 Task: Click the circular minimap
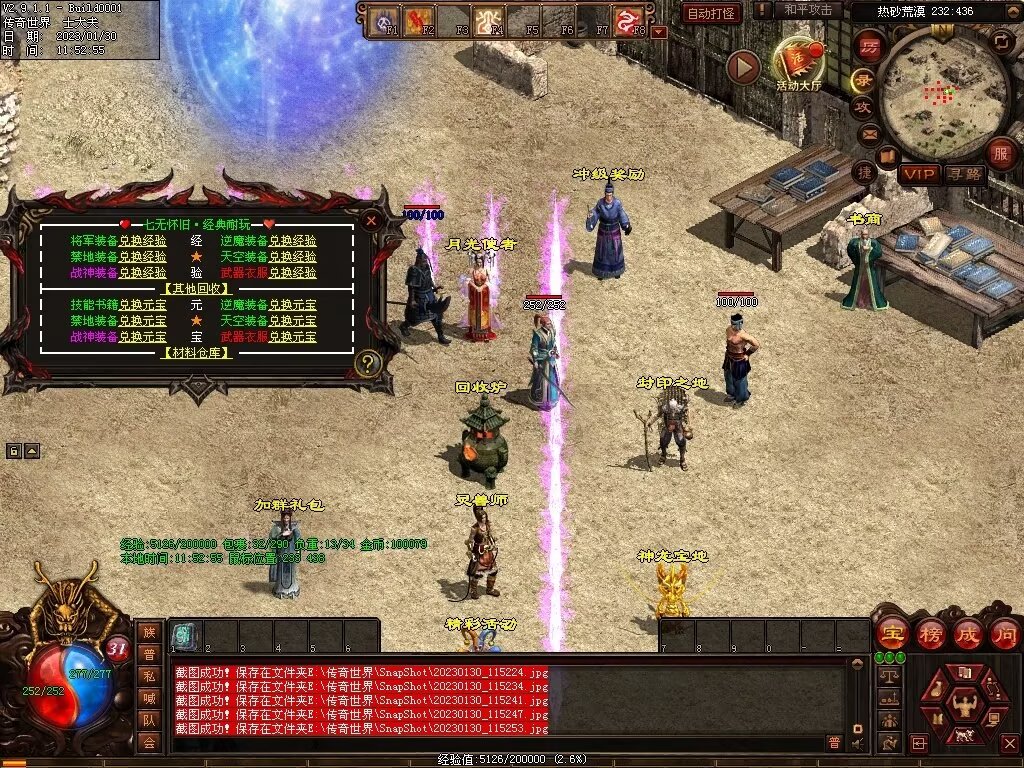pos(932,94)
